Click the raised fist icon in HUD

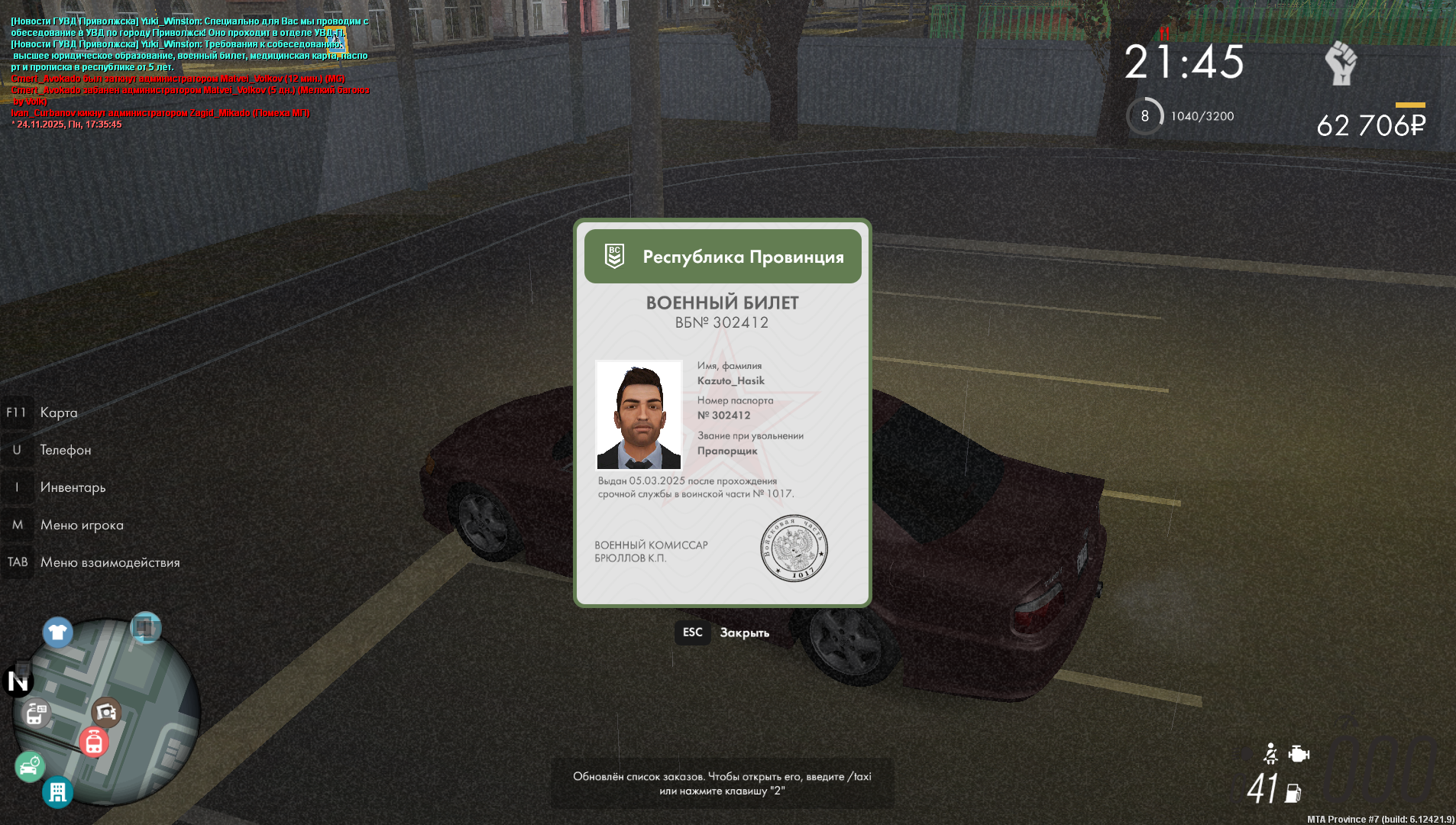coord(1341,63)
